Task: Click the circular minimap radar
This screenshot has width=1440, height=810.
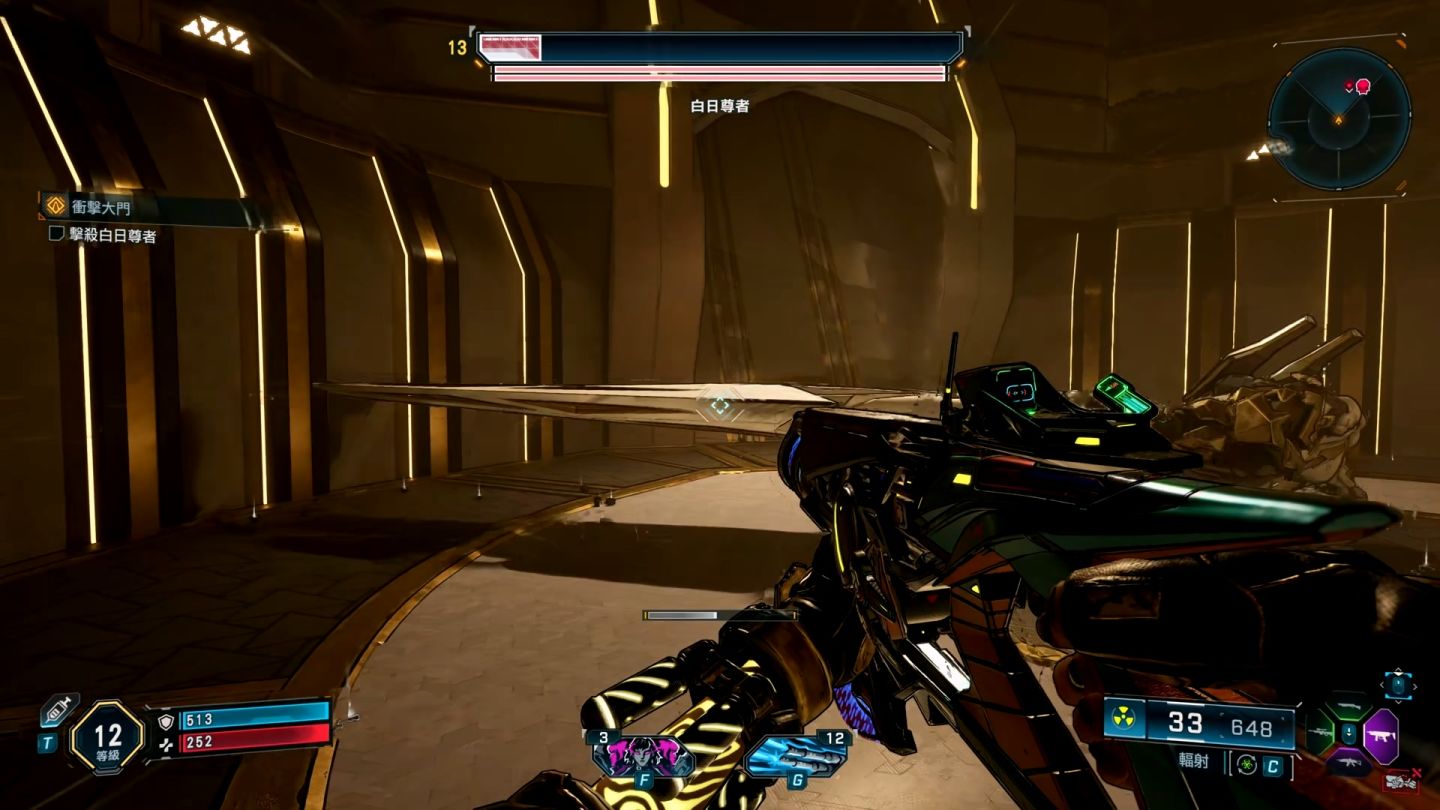Action: tap(1339, 118)
